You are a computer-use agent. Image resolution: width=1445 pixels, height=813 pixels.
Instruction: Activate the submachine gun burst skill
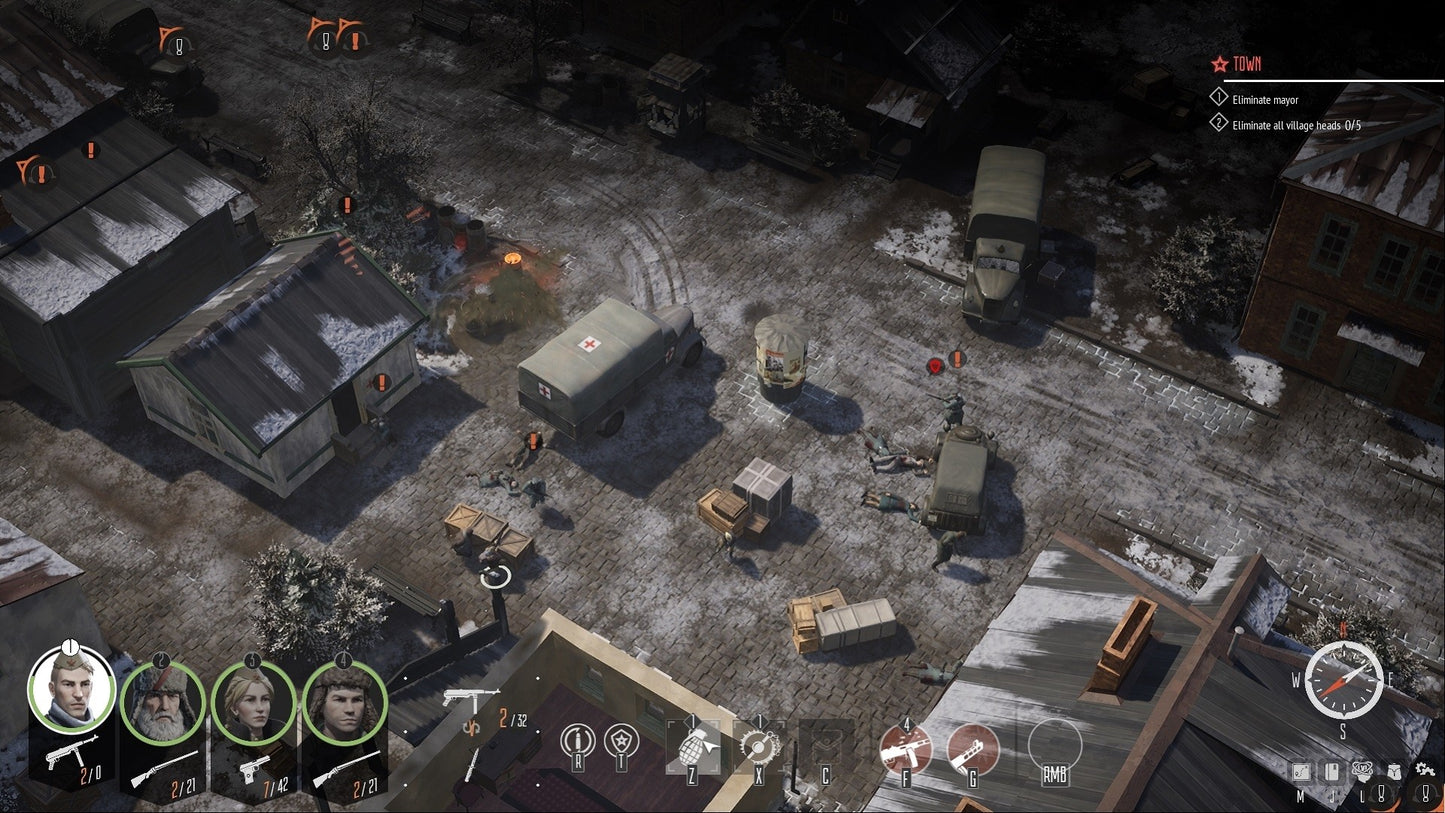coord(905,748)
